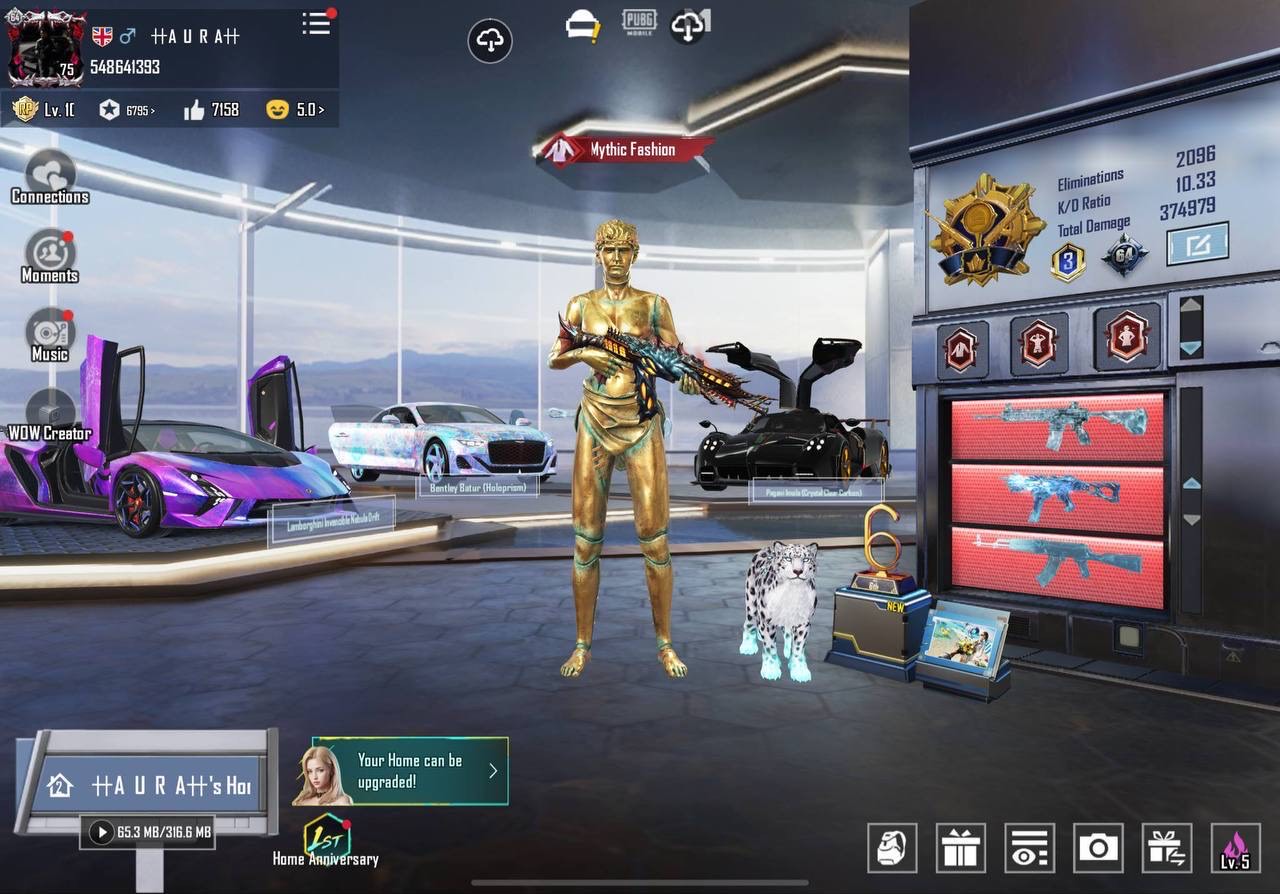Open the visibility list settings icon
Viewport: 1280px width, 894px height.
coord(1029,848)
